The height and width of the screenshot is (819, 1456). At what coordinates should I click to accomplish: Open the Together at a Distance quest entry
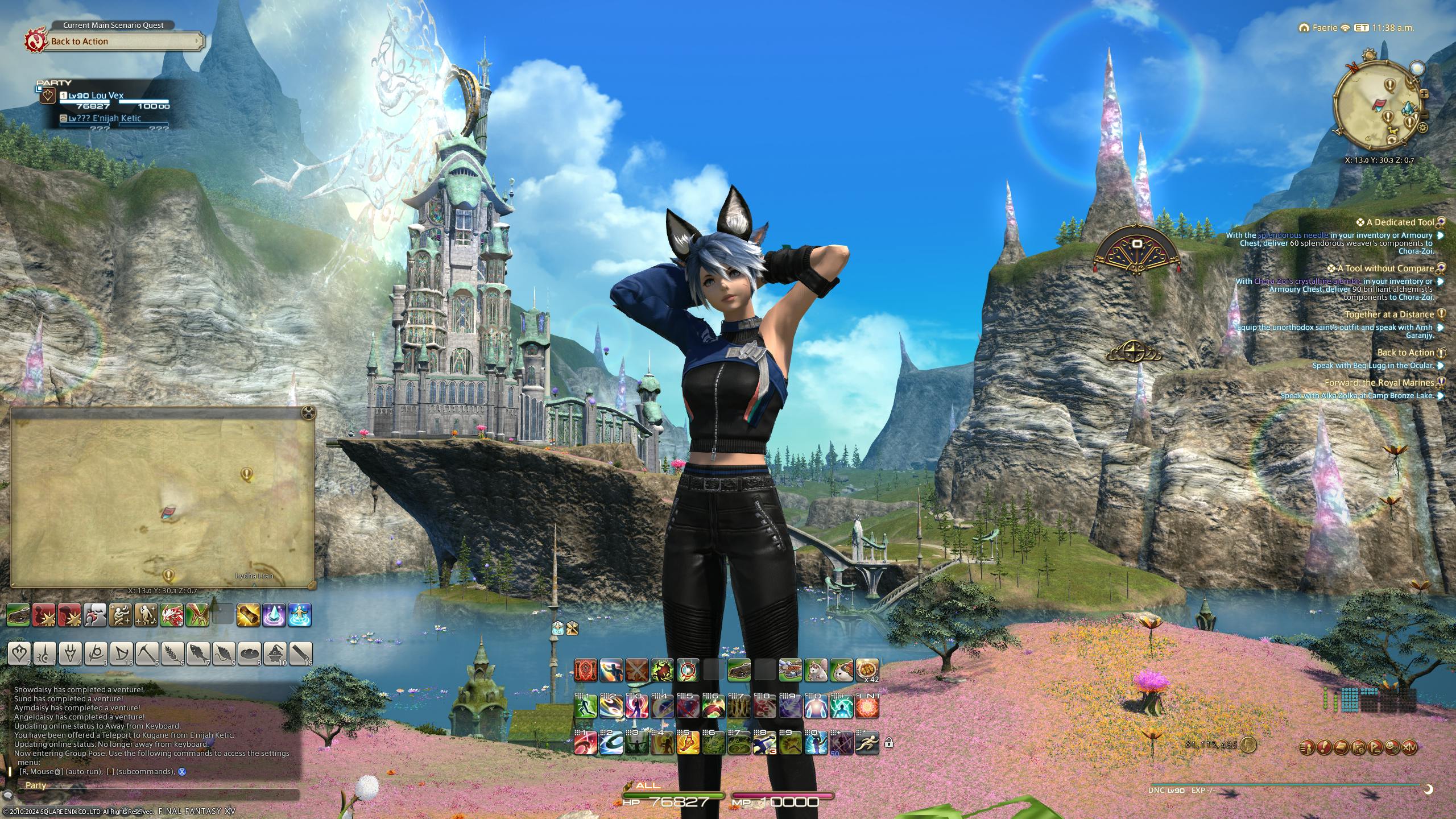1389,315
